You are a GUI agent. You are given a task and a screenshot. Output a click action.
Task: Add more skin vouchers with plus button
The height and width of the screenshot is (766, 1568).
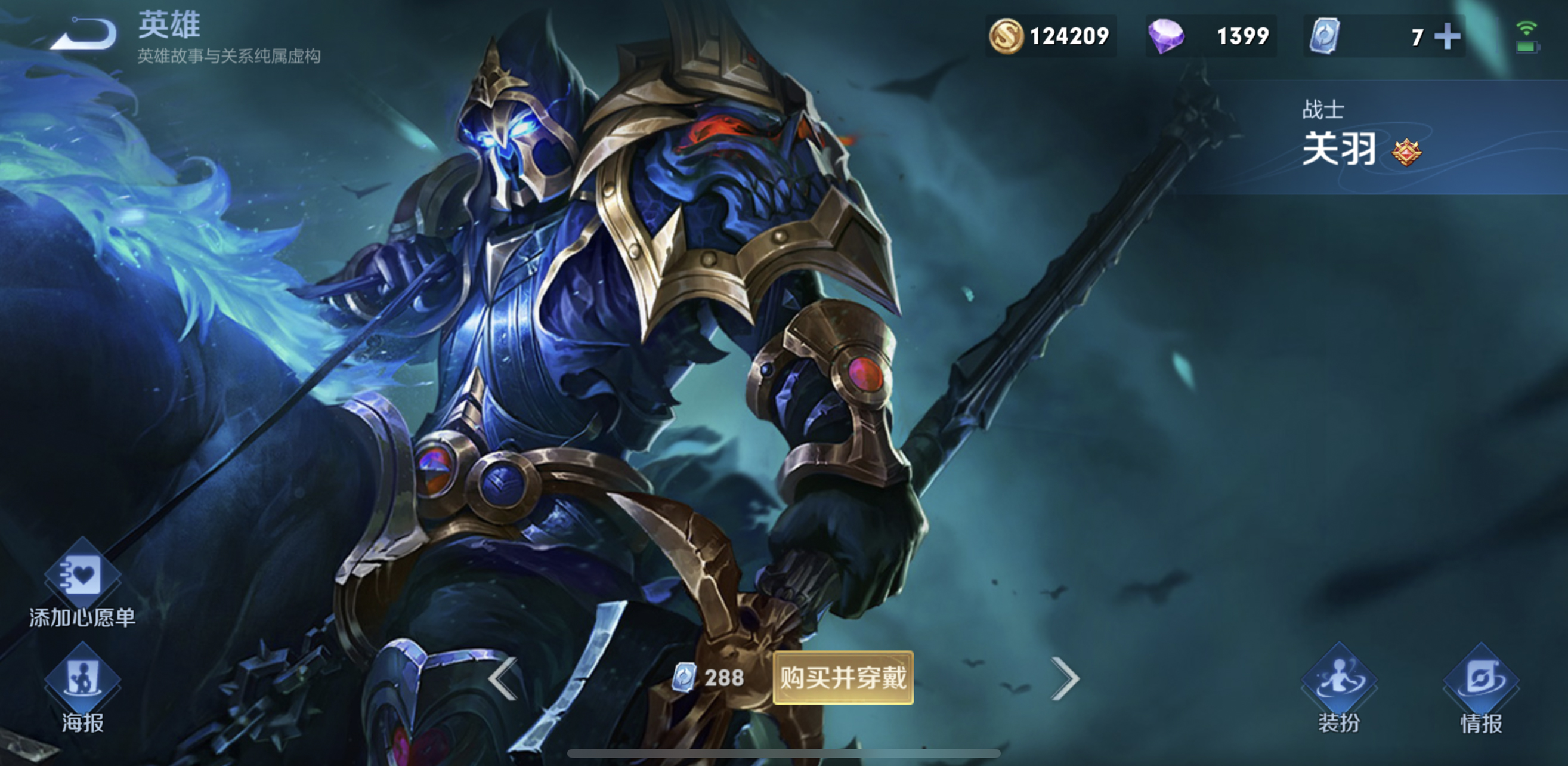(1447, 36)
